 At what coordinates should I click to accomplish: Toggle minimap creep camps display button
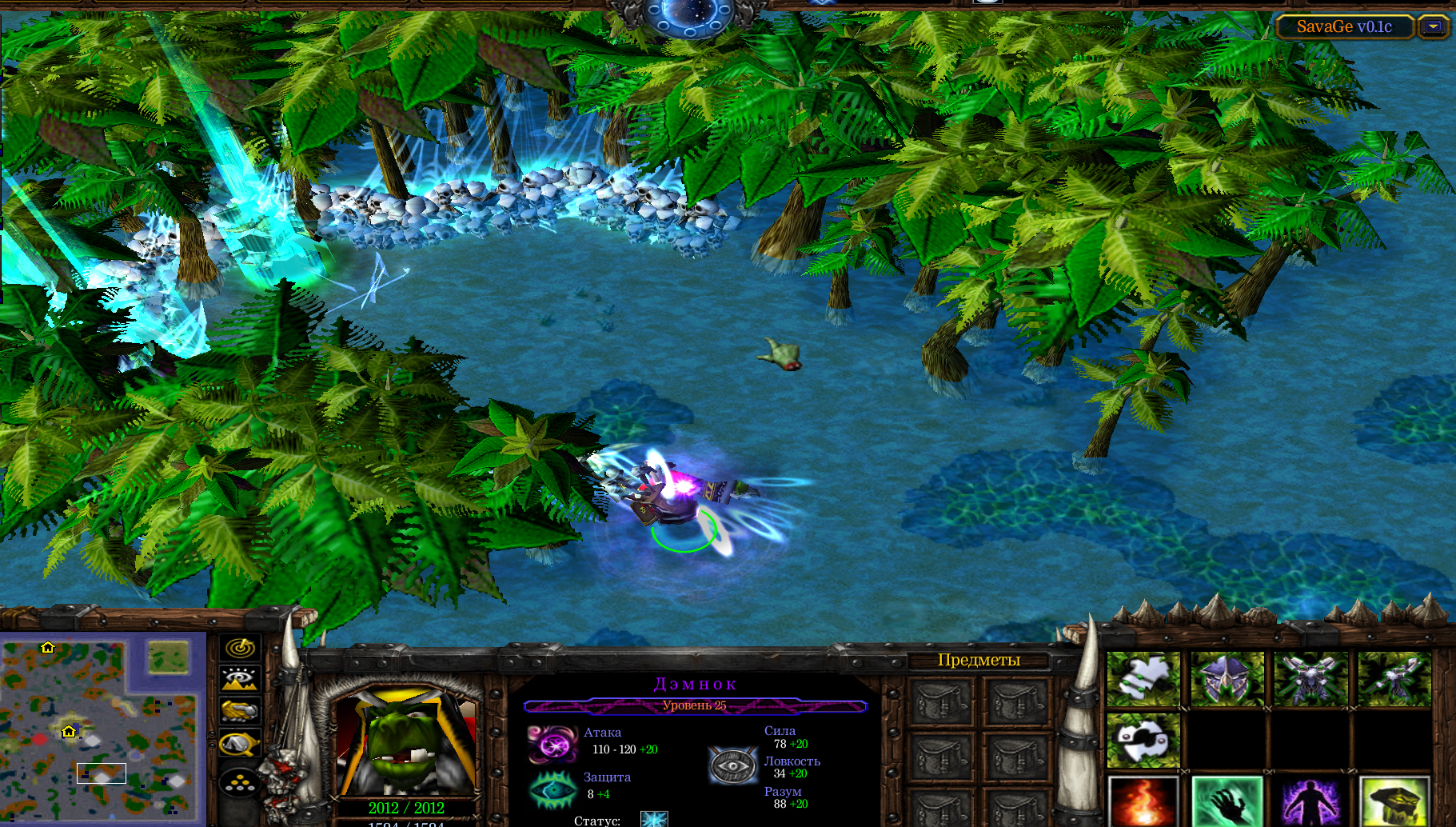[x=240, y=744]
